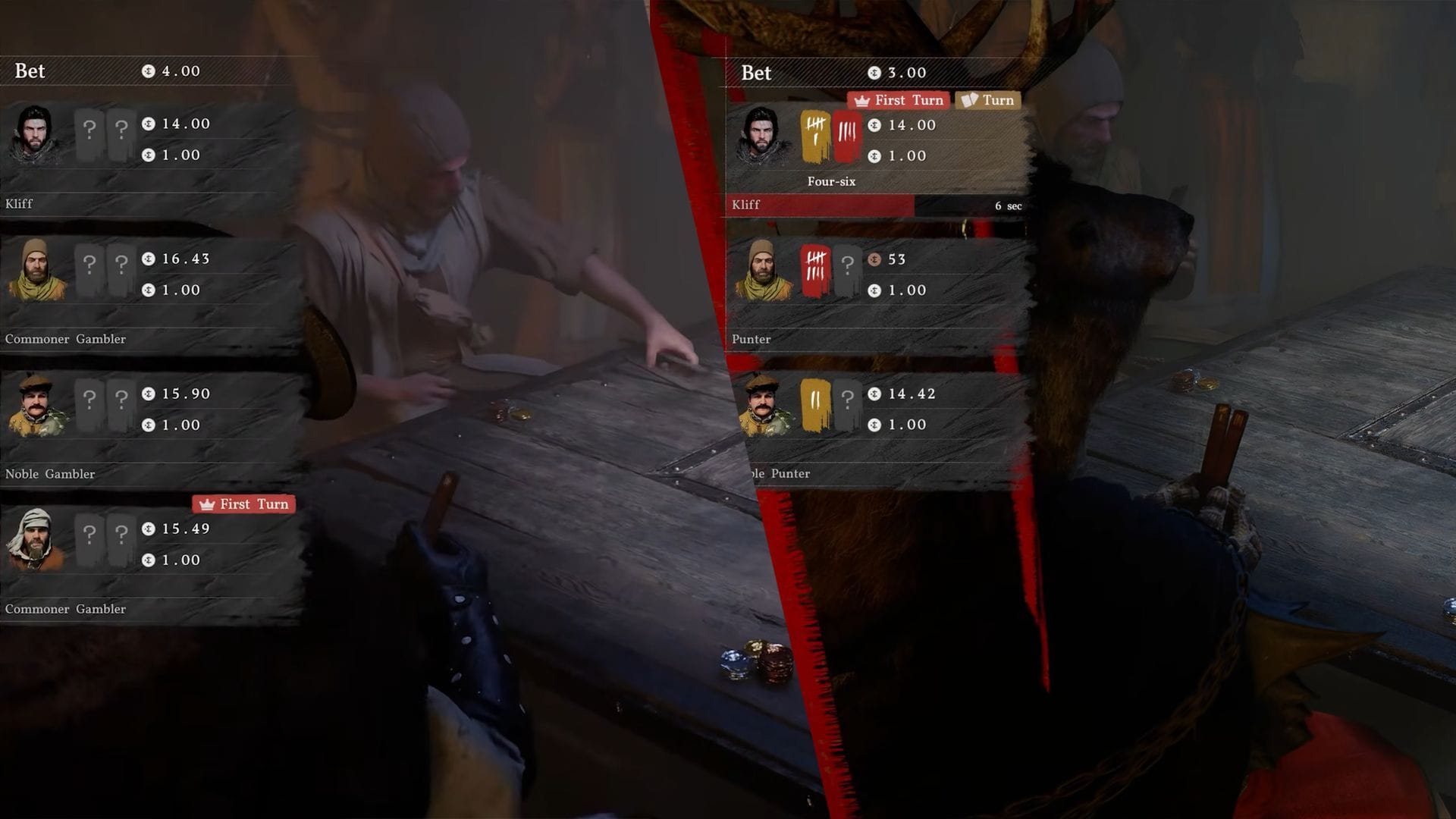
Task: Select the Noble Punter's portrait
Action: [761, 404]
